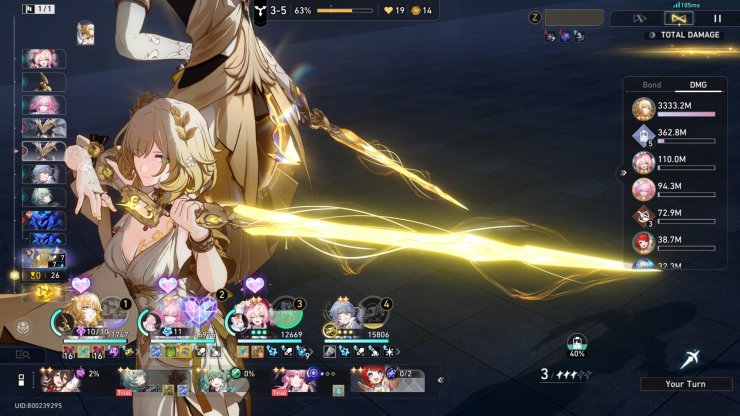Screen dimensions: 740x416
Task: Pause the battle
Action: [717, 18]
